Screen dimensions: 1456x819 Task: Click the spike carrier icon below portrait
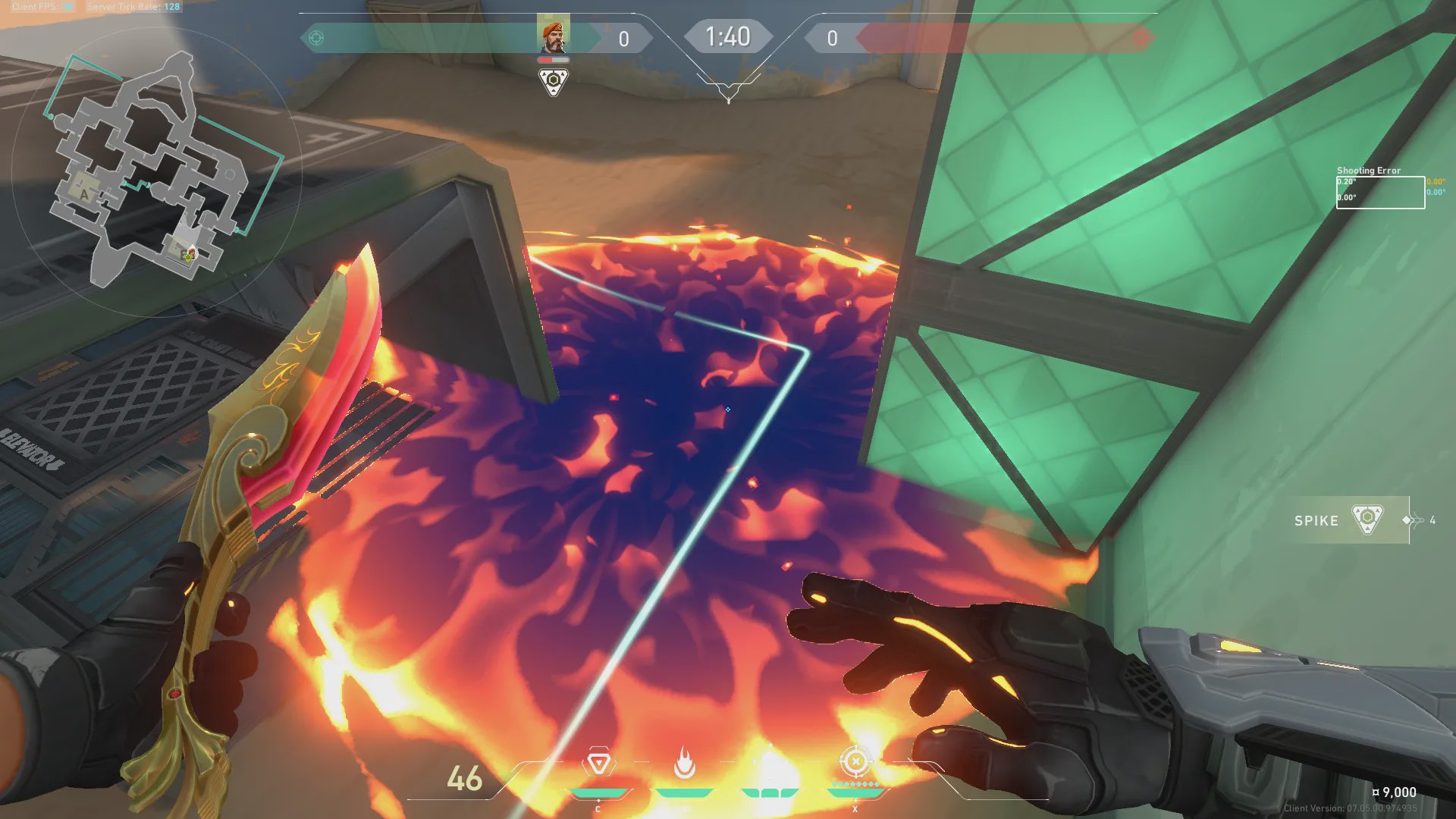pyautogui.click(x=554, y=81)
